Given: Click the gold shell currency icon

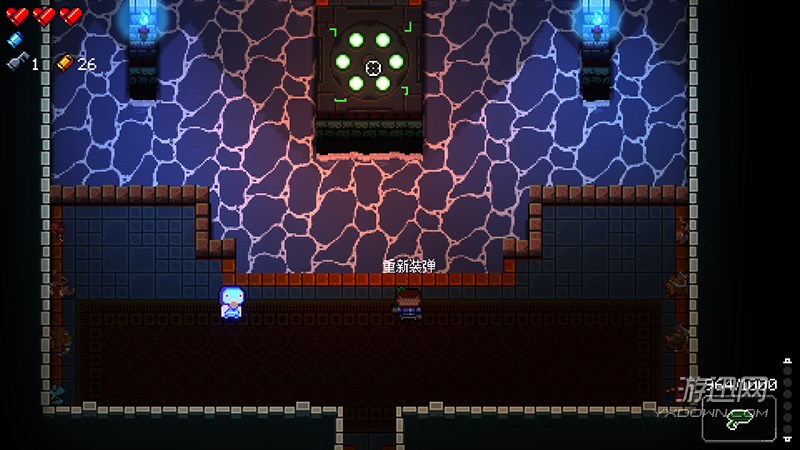Looking at the screenshot, I should click(x=65, y=63).
